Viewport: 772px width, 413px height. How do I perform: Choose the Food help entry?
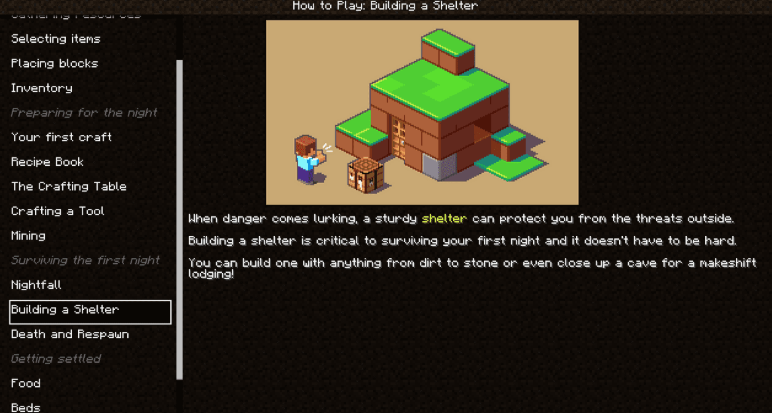26,383
